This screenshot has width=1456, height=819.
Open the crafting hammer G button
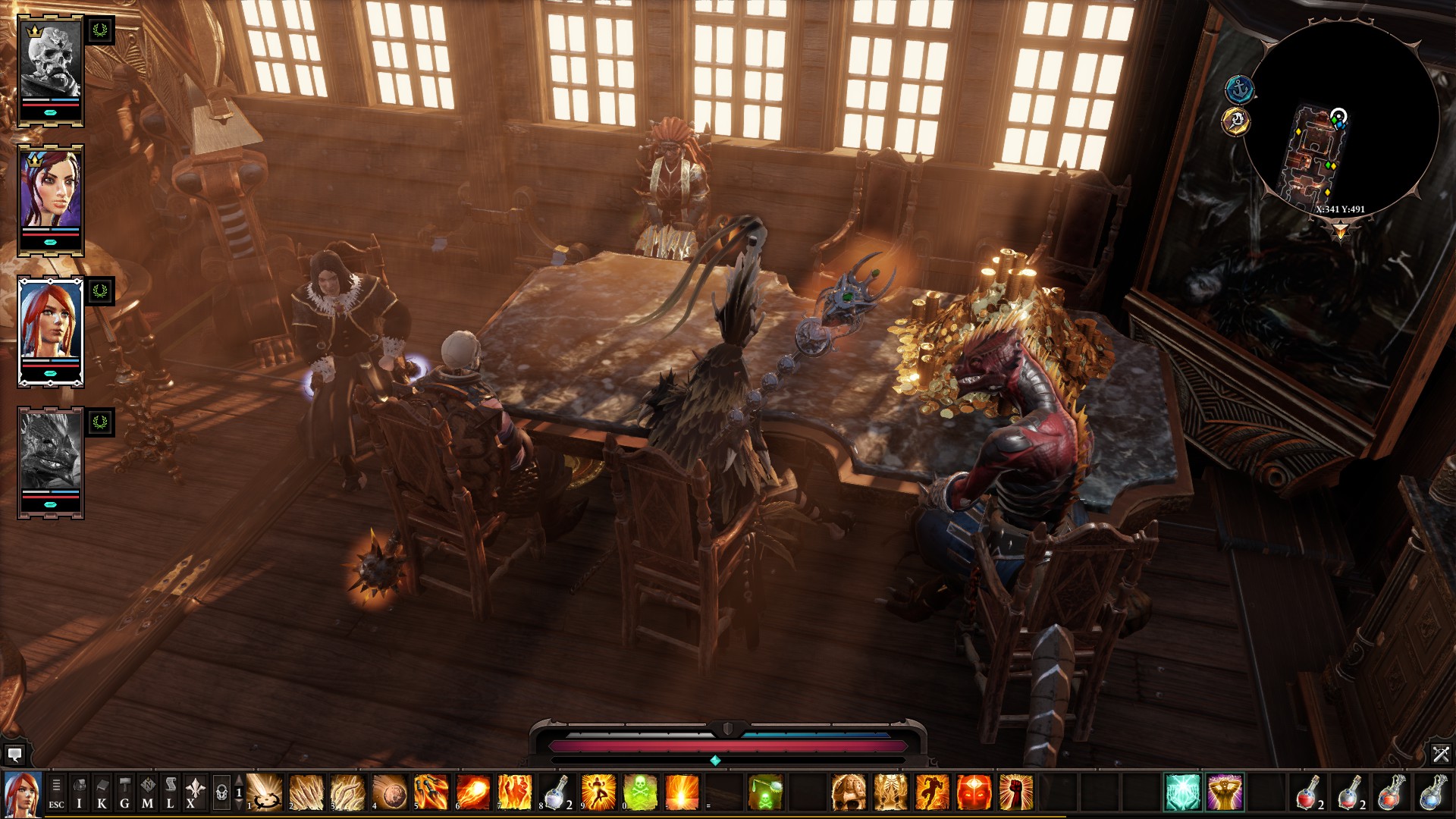pyautogui.click(x=125, y=793)
